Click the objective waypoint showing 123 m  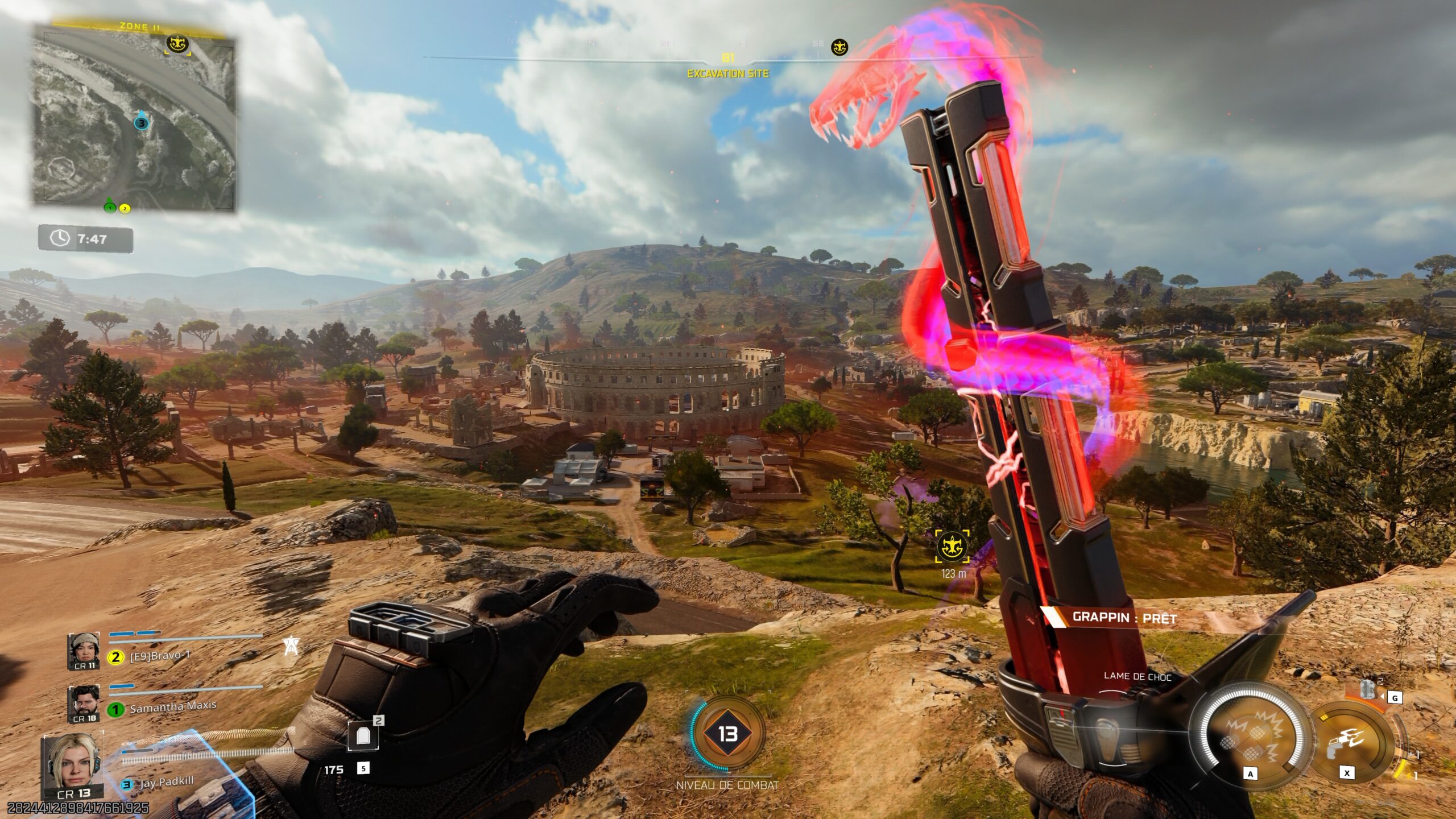pyautogui.click(x=953, y=547)
